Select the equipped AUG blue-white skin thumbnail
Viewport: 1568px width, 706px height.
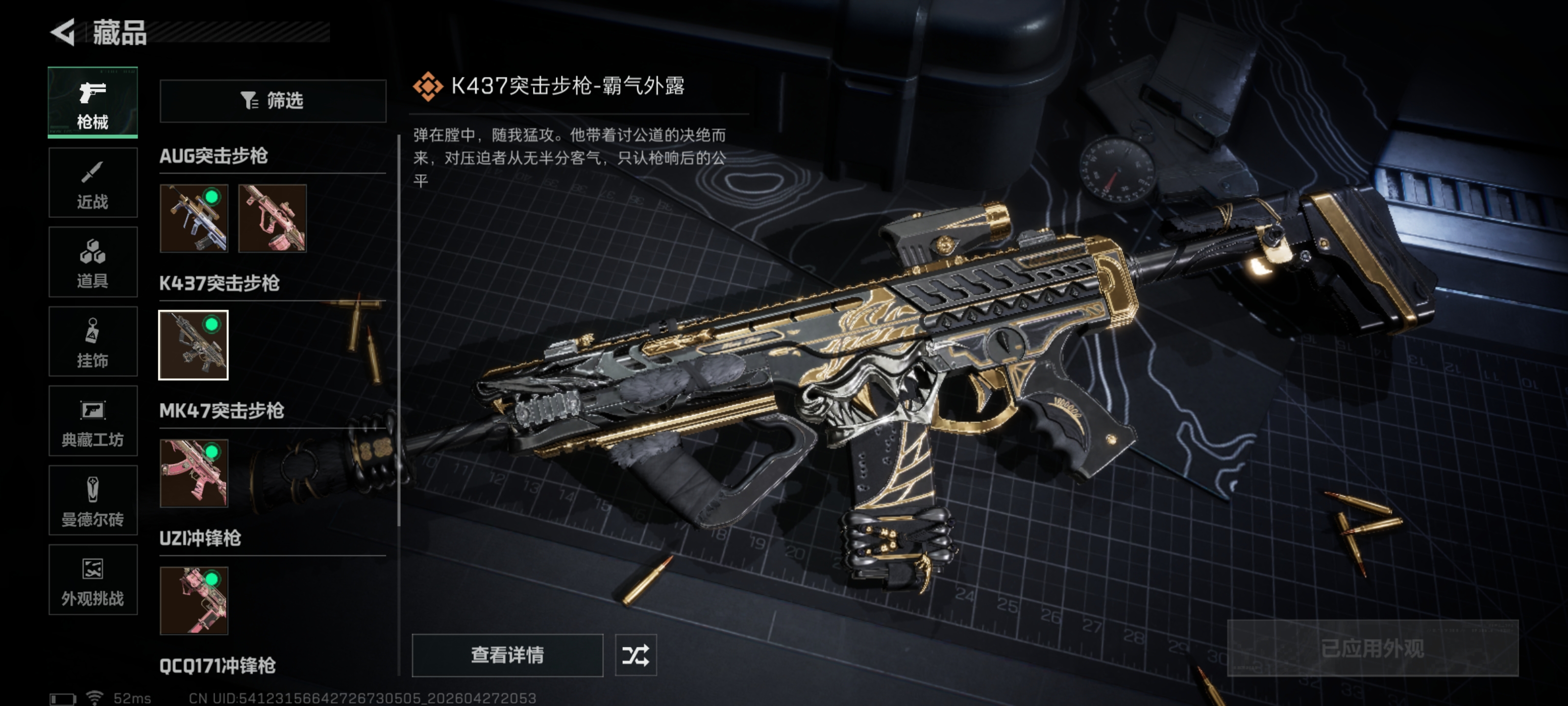pos(194,218)
